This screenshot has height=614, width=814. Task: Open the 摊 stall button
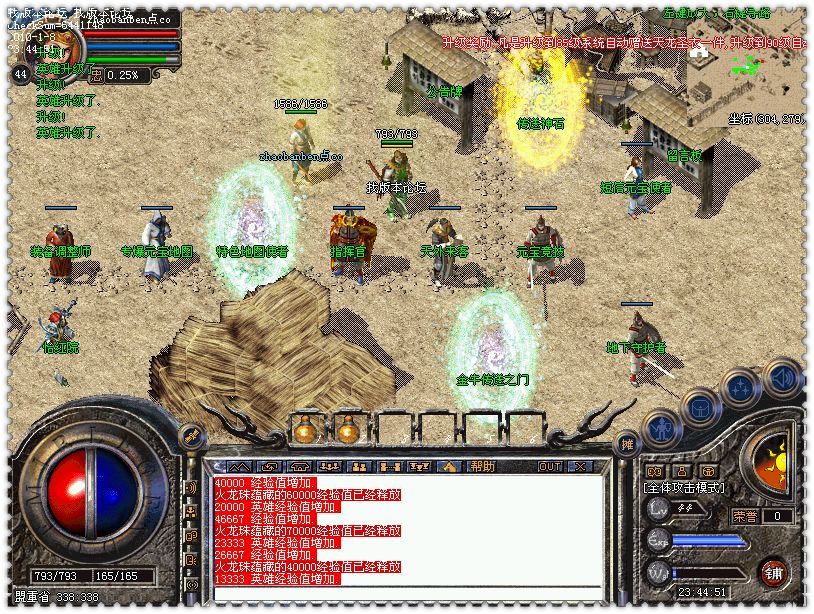pos(627,444)
